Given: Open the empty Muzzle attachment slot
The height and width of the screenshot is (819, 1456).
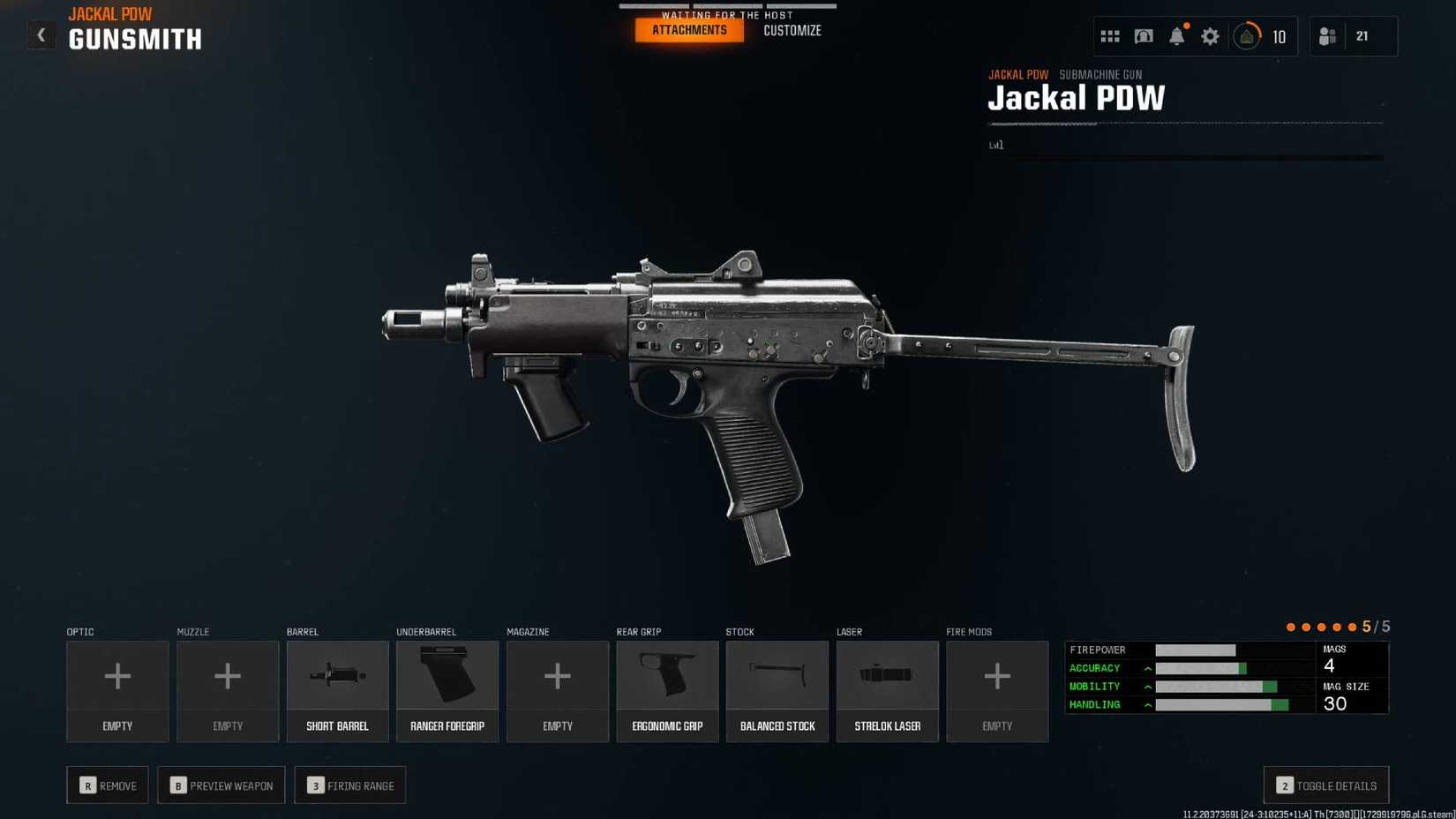Looking at the screenshot, I should [x=228, y=691].
